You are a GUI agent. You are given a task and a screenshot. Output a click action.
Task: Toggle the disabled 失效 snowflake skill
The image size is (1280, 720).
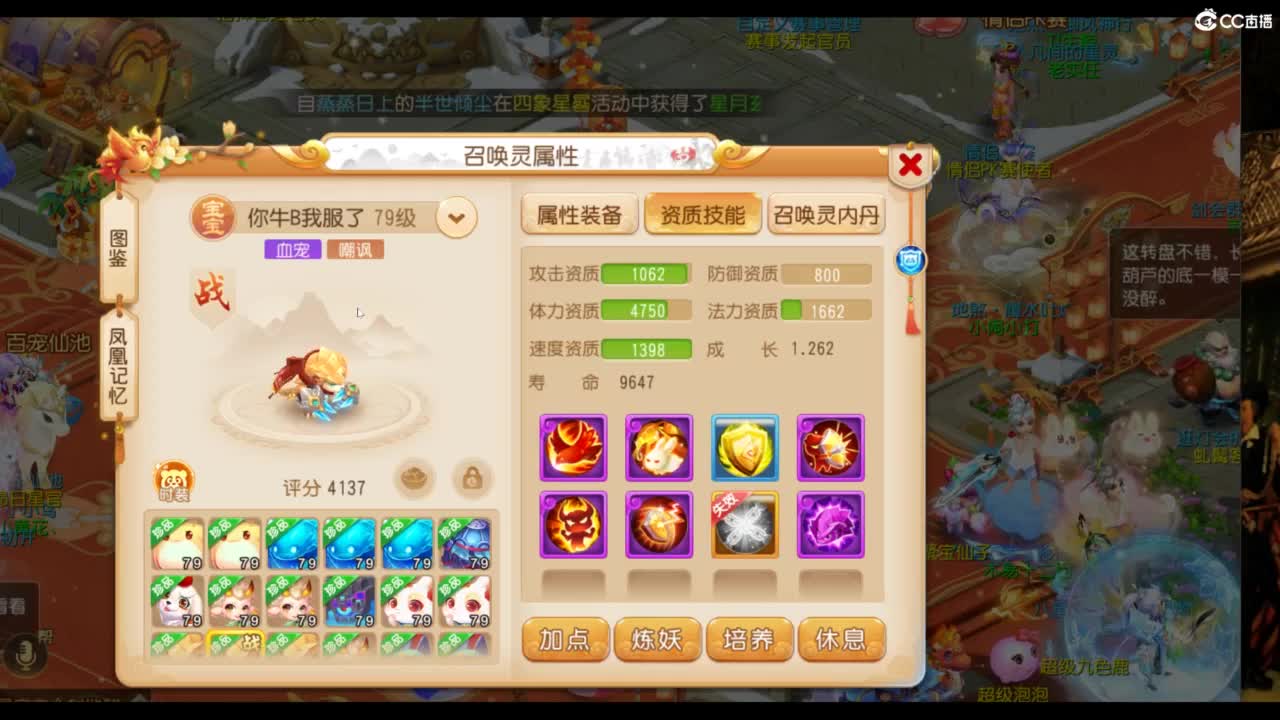[745, 524]
